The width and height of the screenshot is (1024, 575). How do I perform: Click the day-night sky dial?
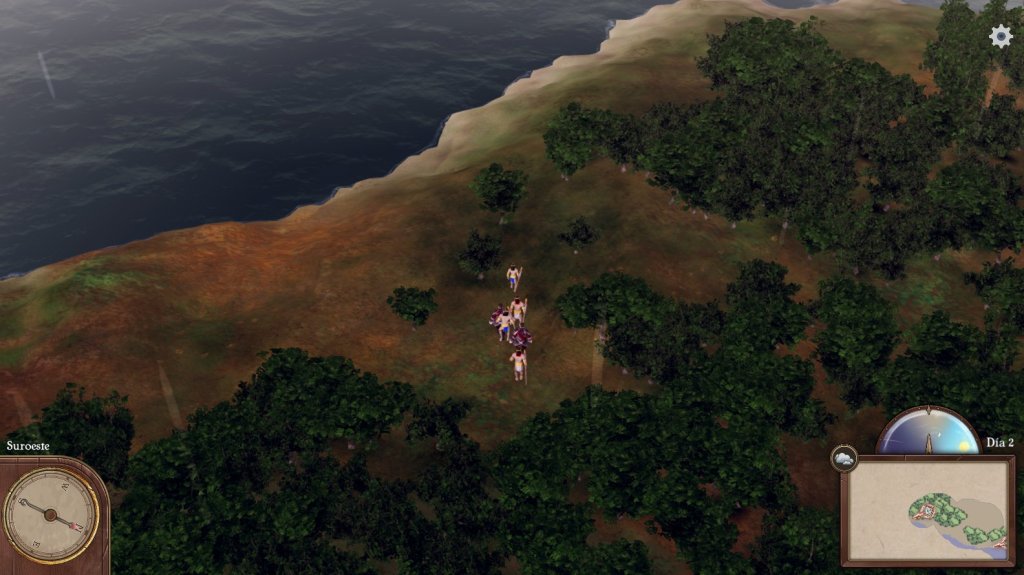929,433
